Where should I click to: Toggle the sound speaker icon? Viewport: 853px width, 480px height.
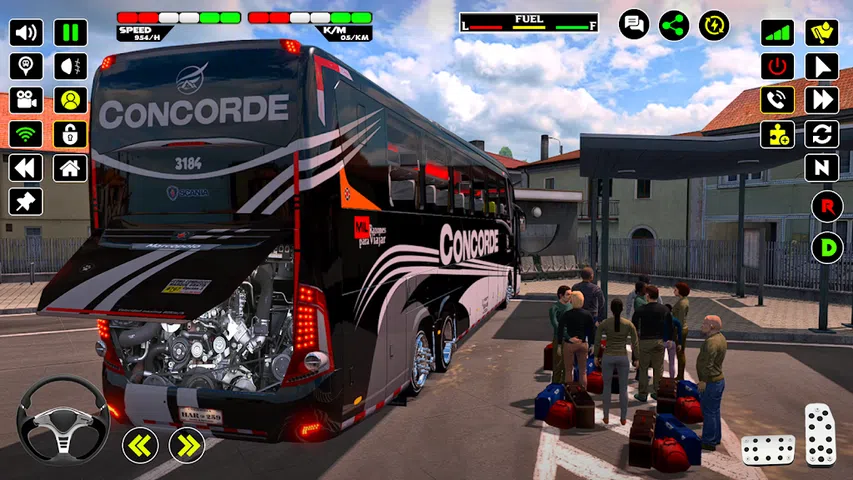tap(26, 32)
